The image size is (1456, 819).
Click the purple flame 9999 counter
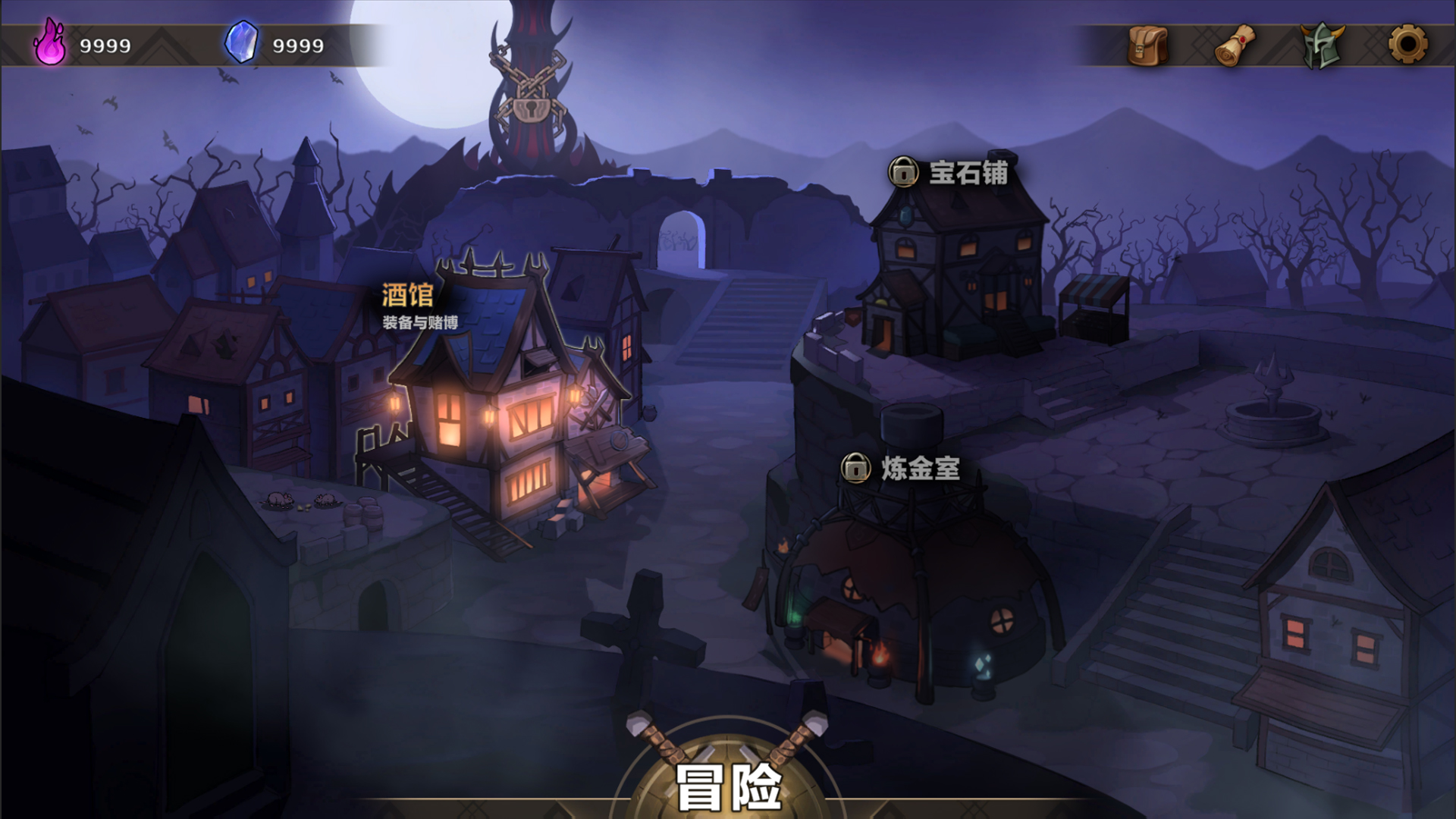pos(105,44)
